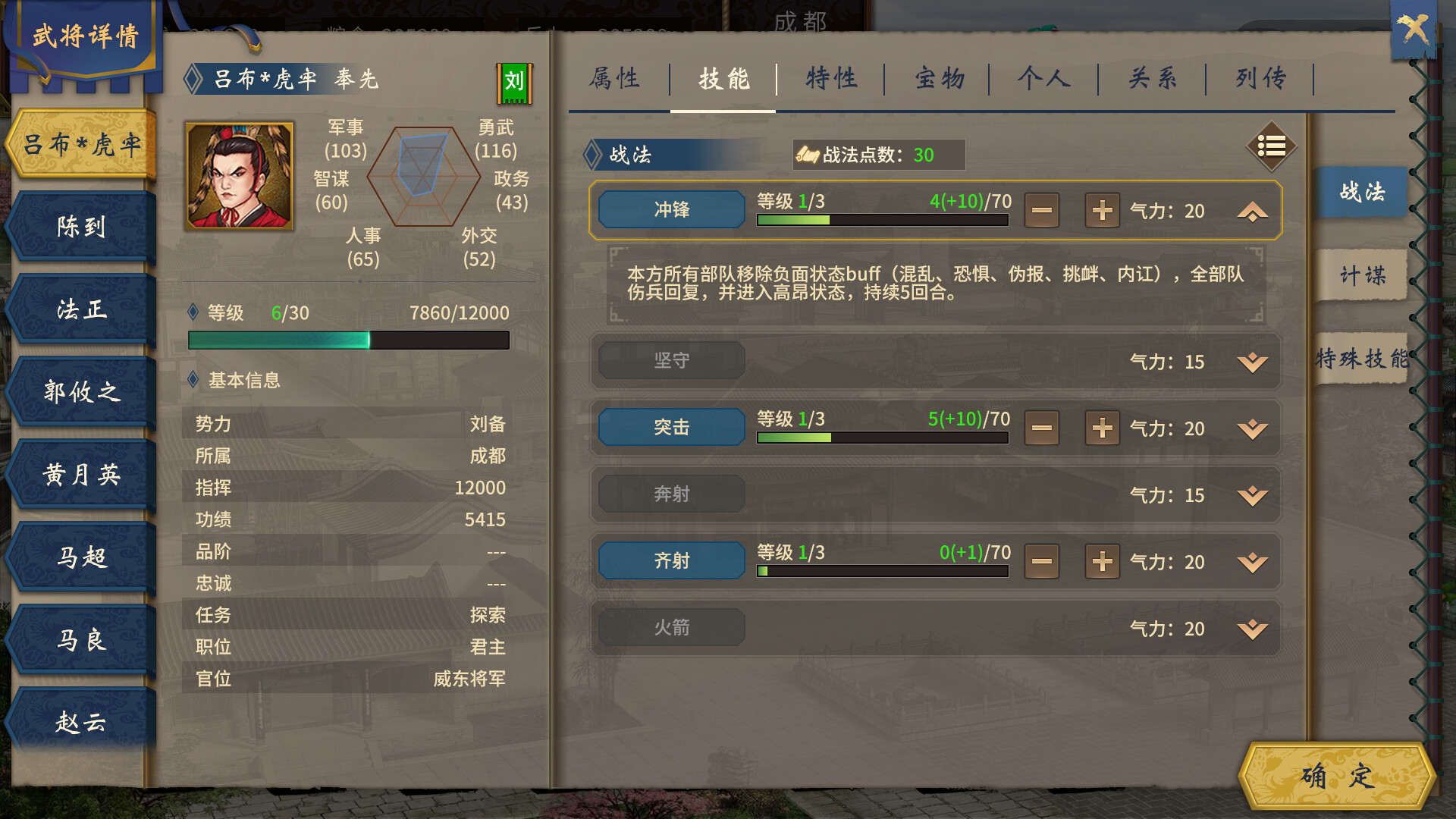Open the skill list icon beside 战法 header

(x=1271, y=148)
